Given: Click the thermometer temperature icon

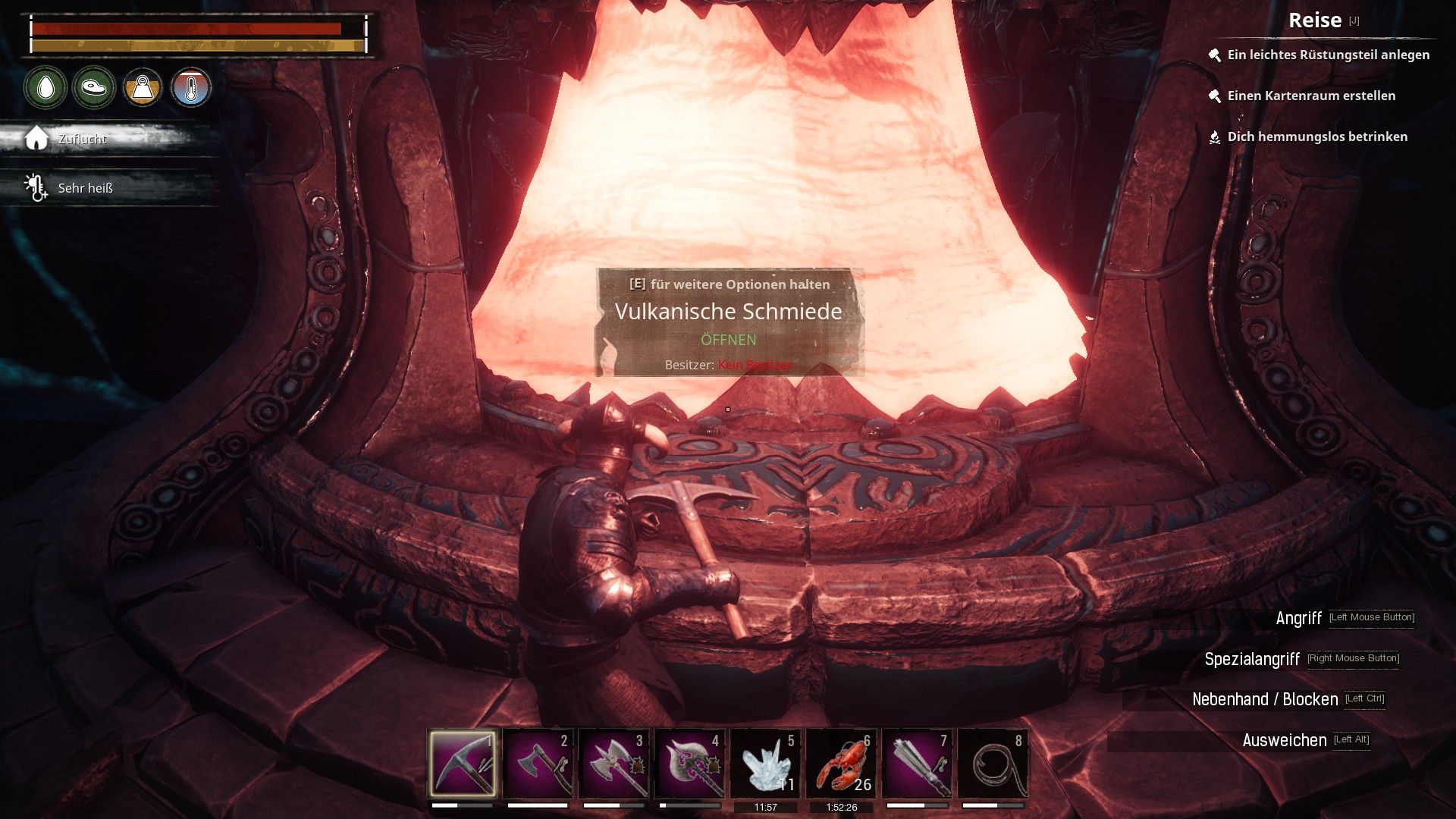Looking at the screenshot, I should point(191,88).
